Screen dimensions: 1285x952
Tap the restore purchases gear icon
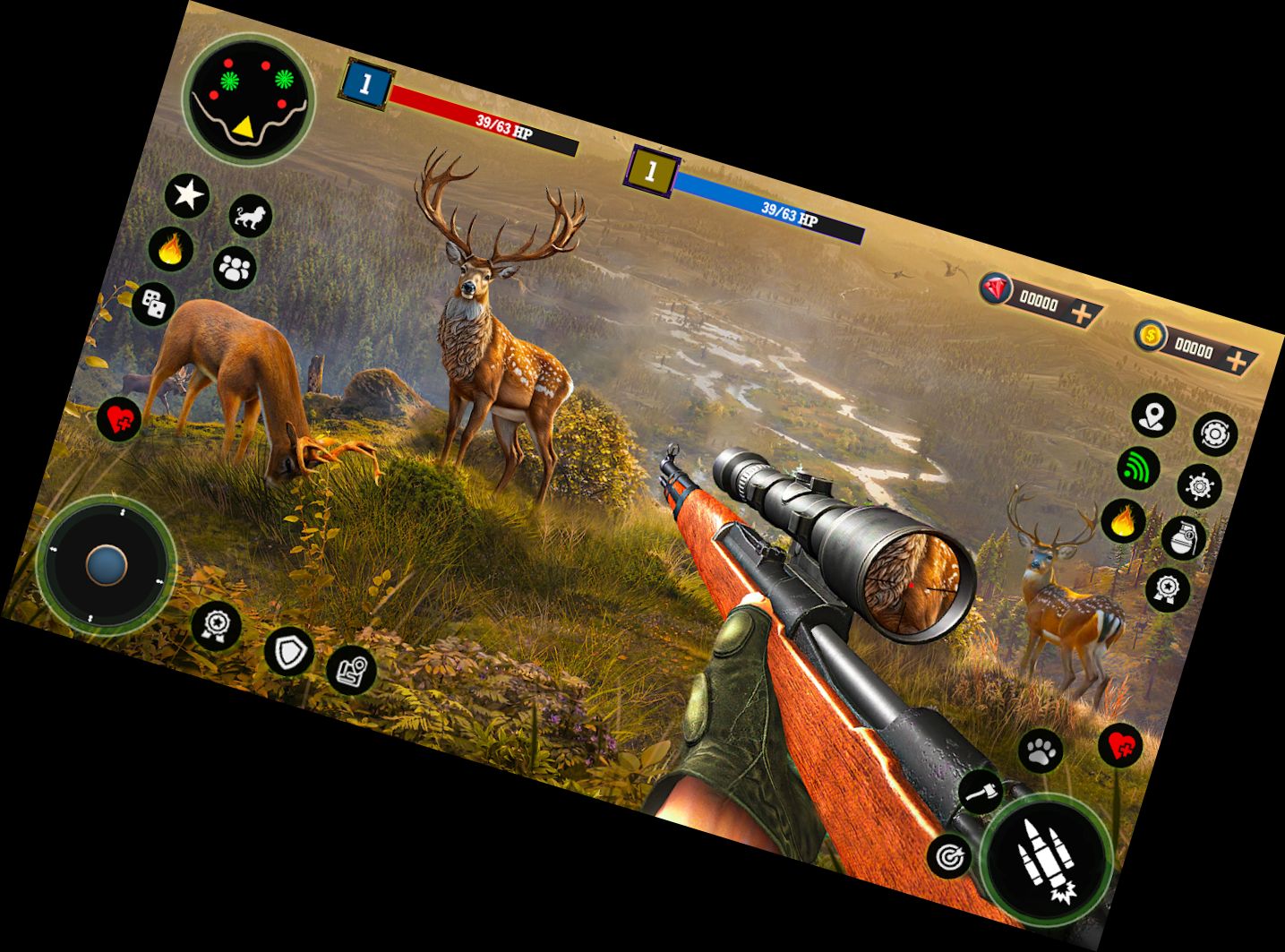pyautogui.click(x=1215, y=434)
